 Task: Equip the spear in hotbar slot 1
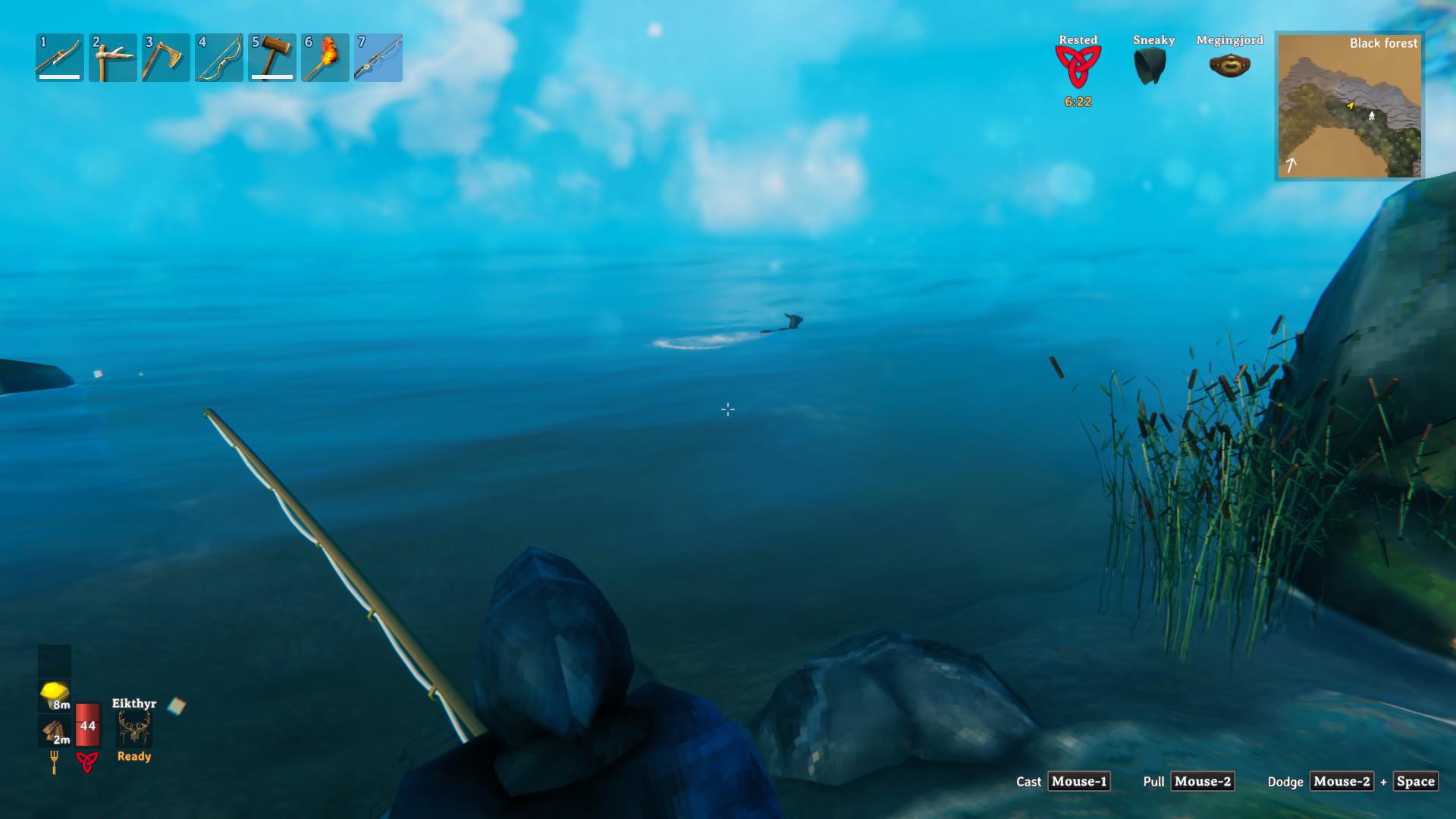[58, 58]
